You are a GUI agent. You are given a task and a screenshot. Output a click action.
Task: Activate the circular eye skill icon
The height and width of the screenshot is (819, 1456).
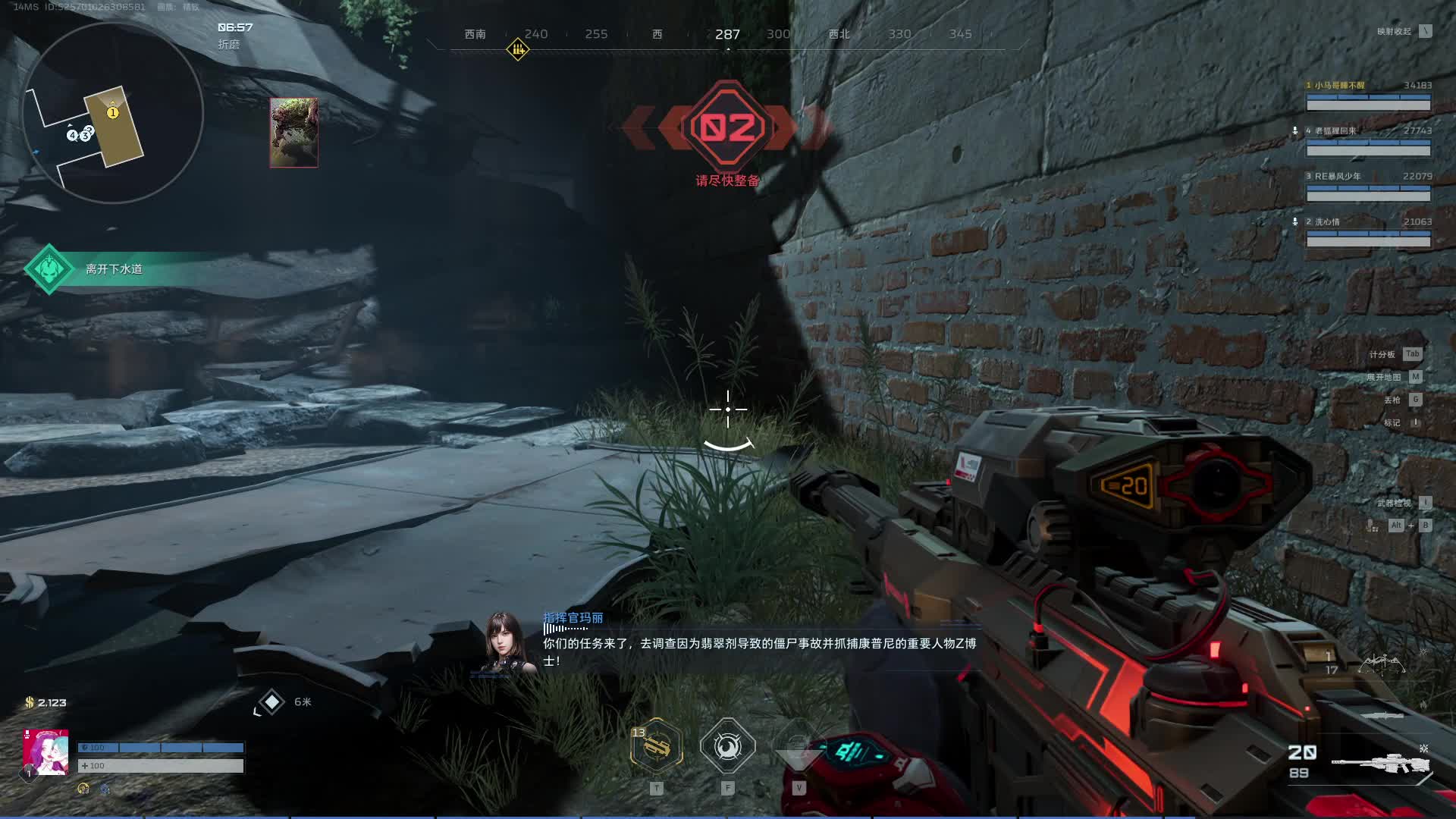coord(727,747)
